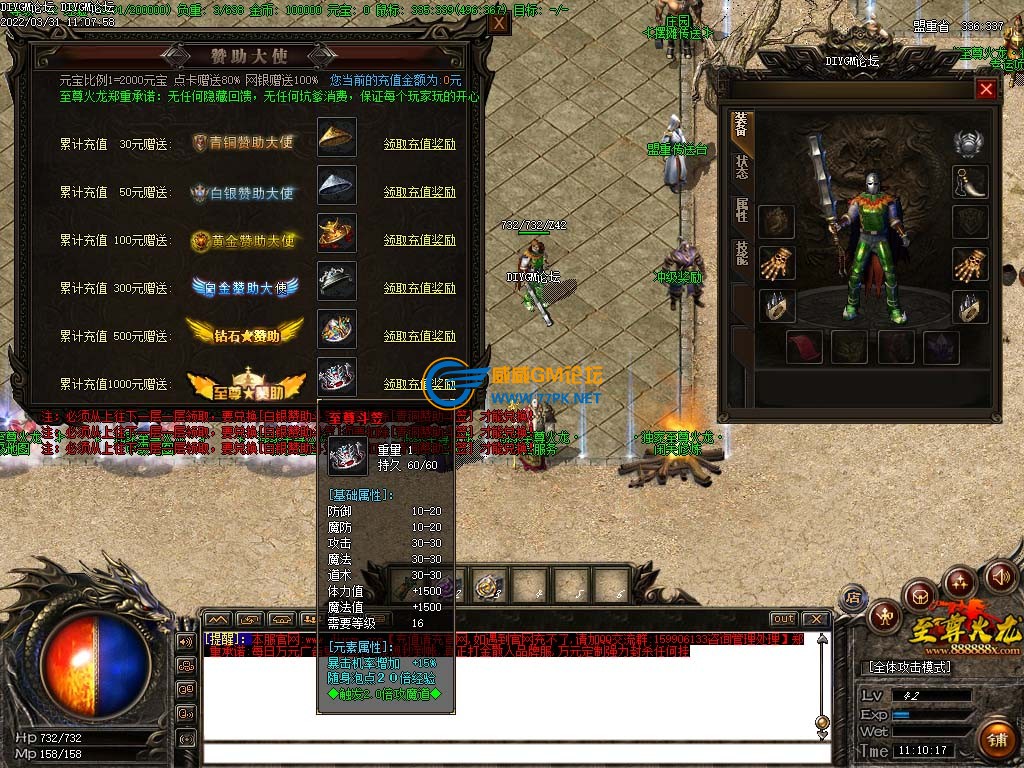Change the 全体攻击模式 attack mode
The image size is (1024, 768).
909,667
